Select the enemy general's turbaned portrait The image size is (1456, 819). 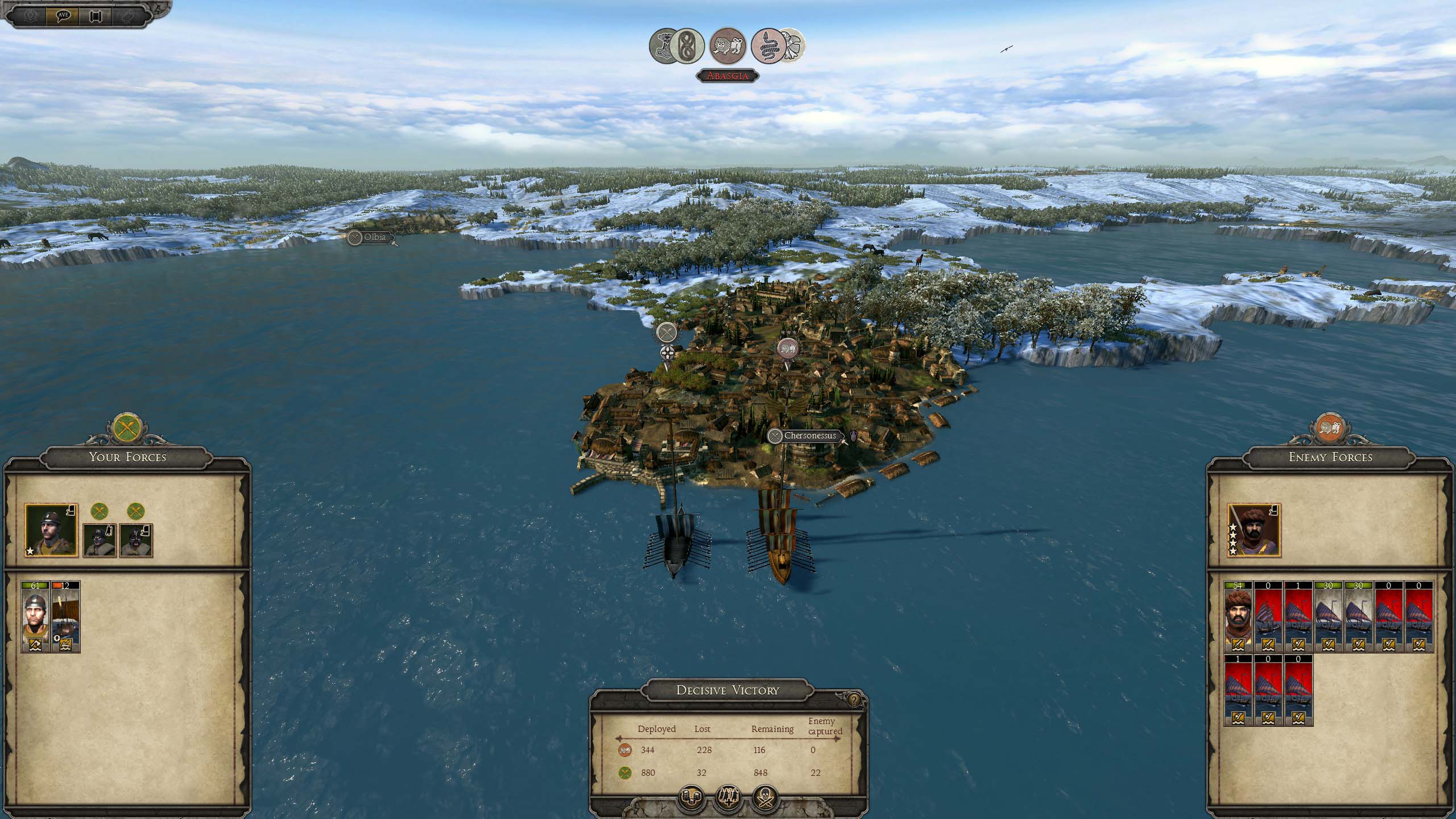click(1254, 530)
